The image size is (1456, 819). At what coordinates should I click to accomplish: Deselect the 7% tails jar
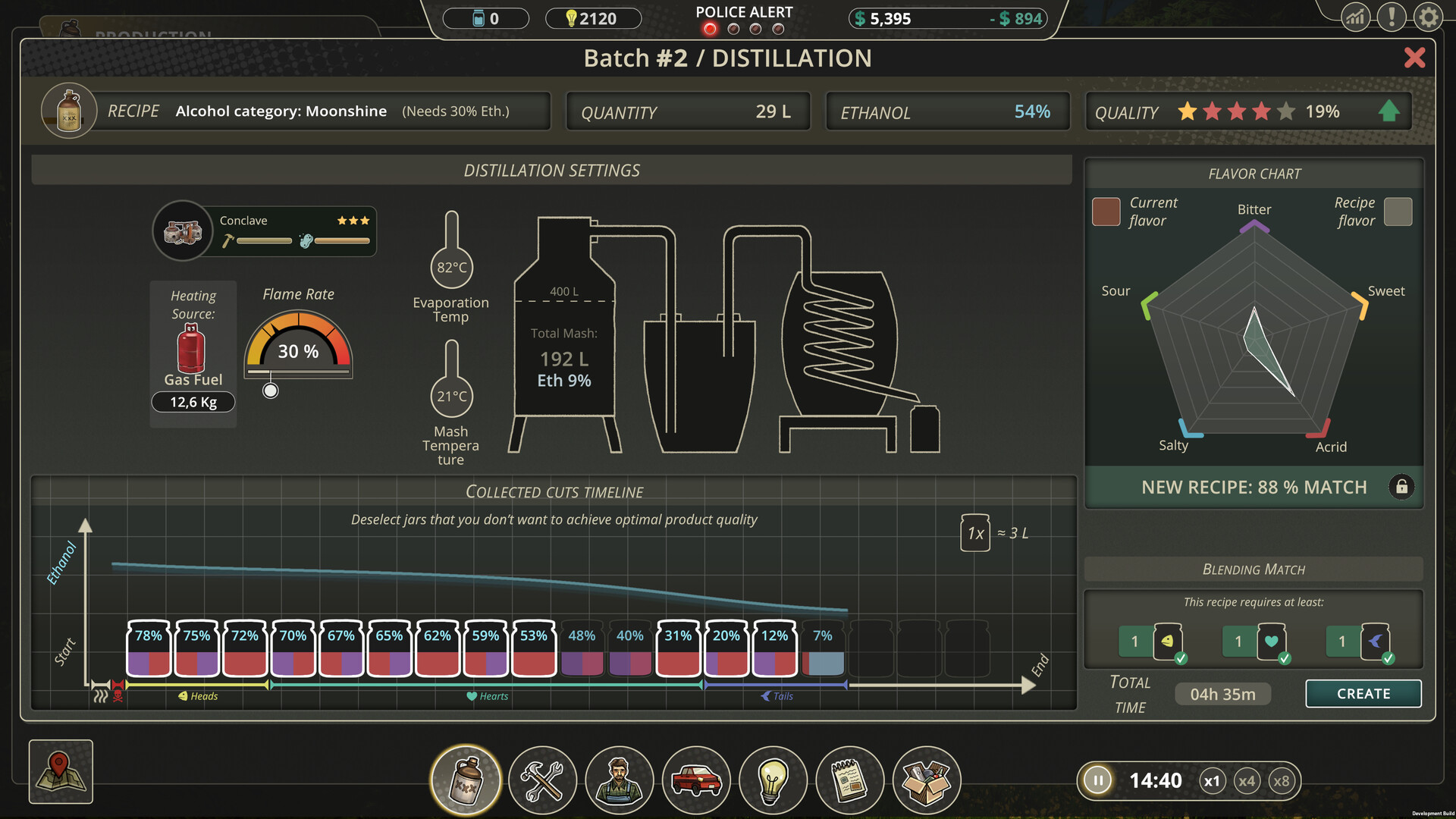click(823, 648)
